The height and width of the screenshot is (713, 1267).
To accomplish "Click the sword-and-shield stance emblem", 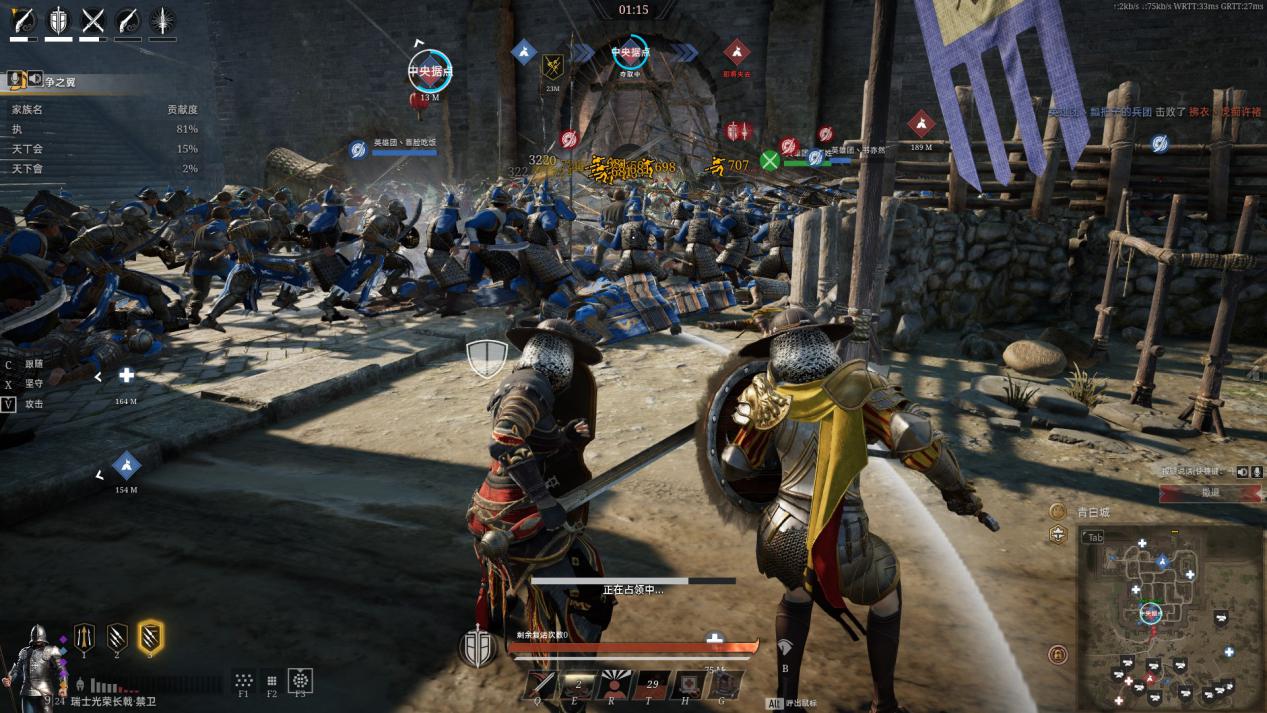I will (x=478, y=648).
